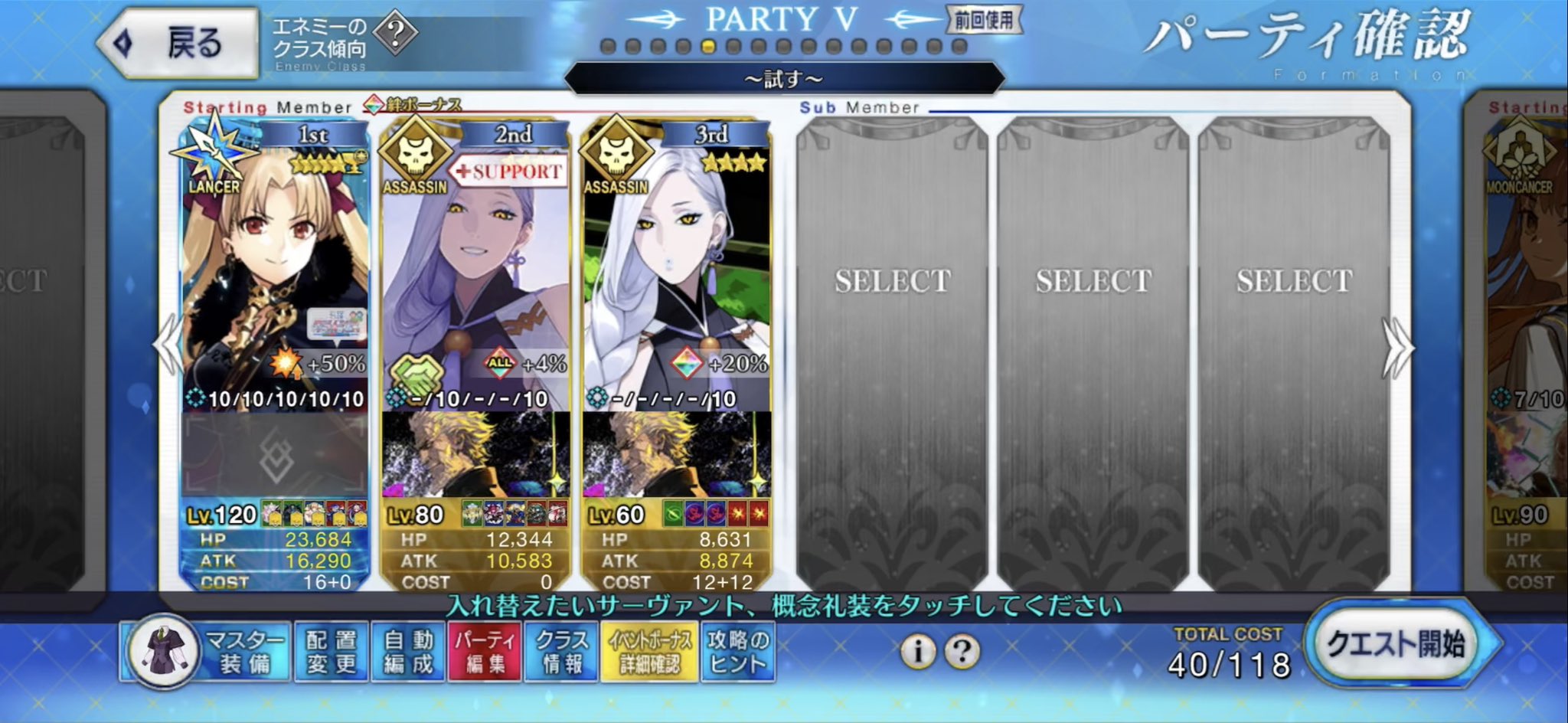Activate 自動編成 auto formation
Viewport: 1568px width, 723px height.
(x=408, y=653)
